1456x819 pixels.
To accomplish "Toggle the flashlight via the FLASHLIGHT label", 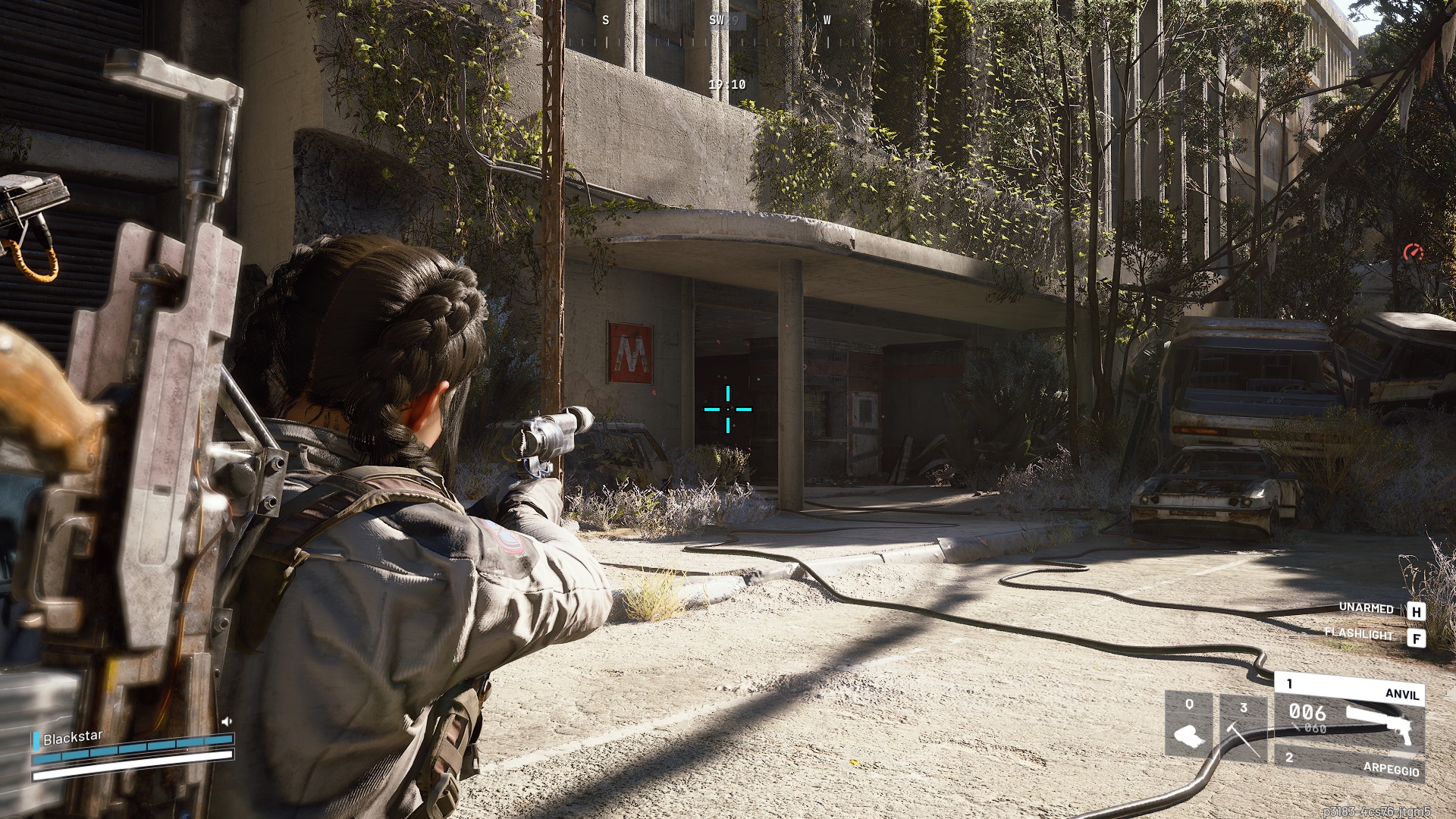I will 1358,635.
